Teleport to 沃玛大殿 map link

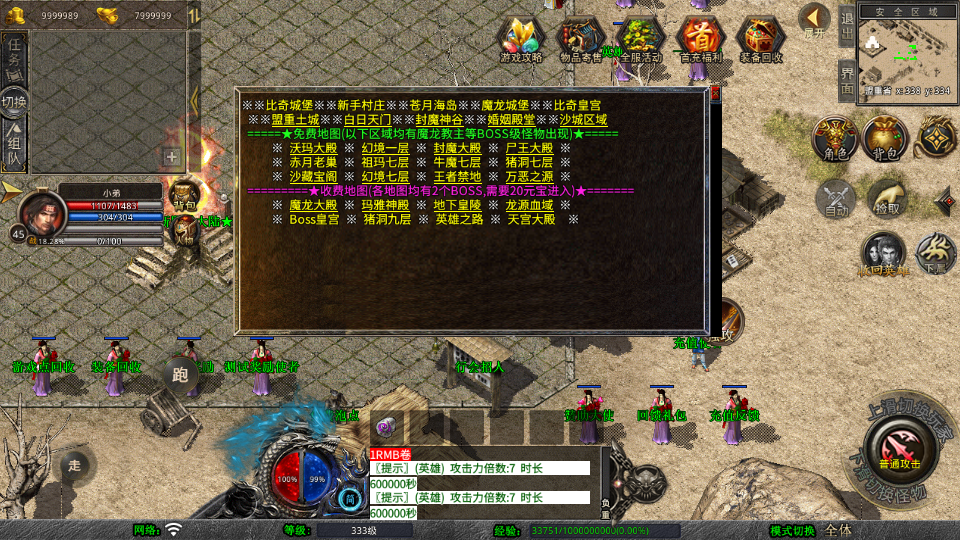click(313, 148)
